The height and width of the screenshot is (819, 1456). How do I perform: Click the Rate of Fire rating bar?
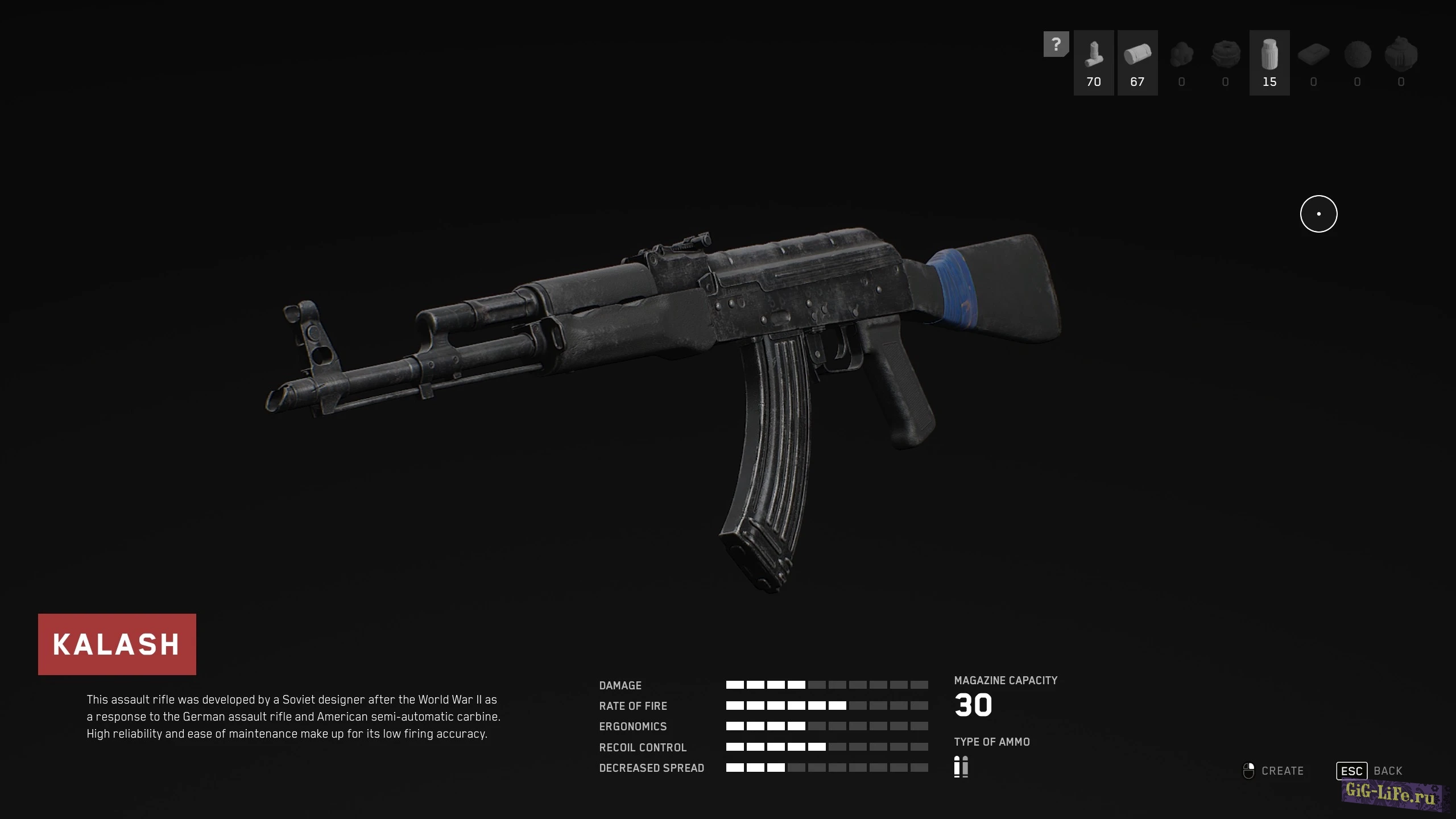coord(826,706)
